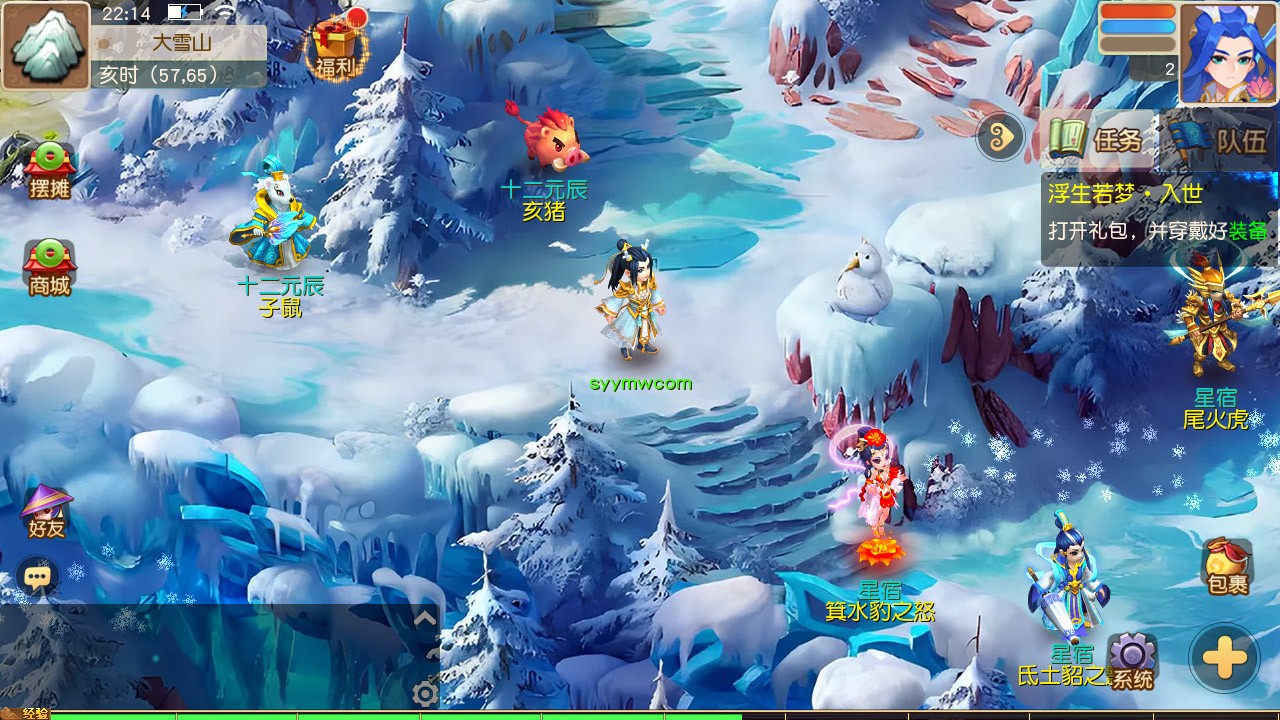Open chat settings gear icon
The width and height of the screenshot is (1280, 720).
425,693
